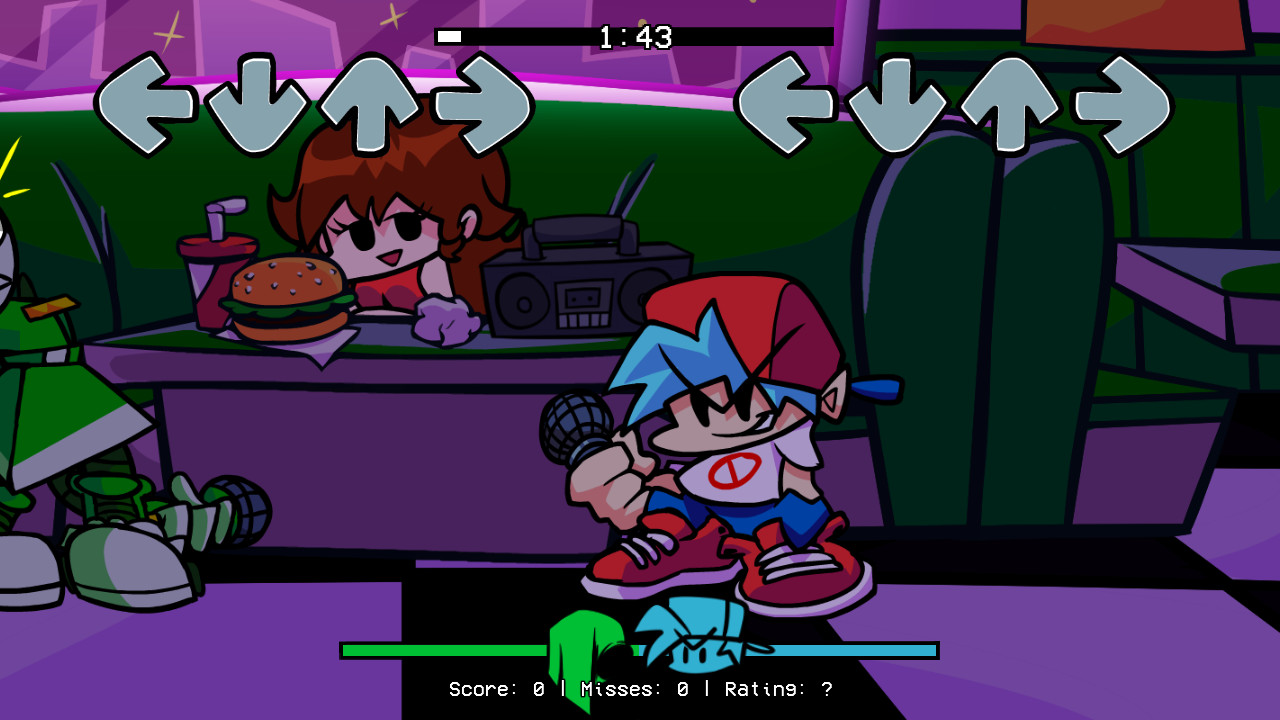Click the up arrow on the opponent side

point(372,102)
